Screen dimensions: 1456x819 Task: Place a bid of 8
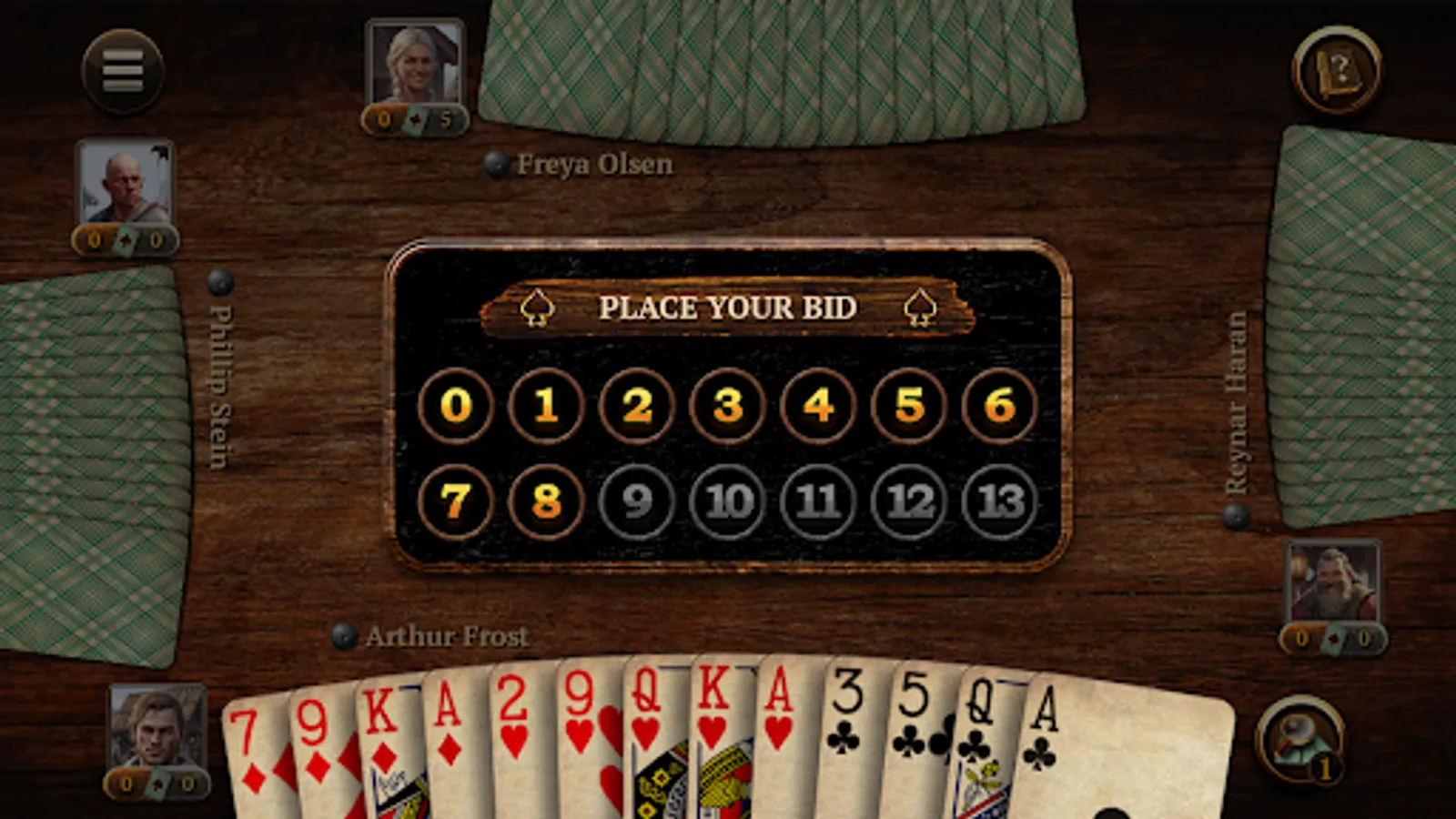pos(544,501)
